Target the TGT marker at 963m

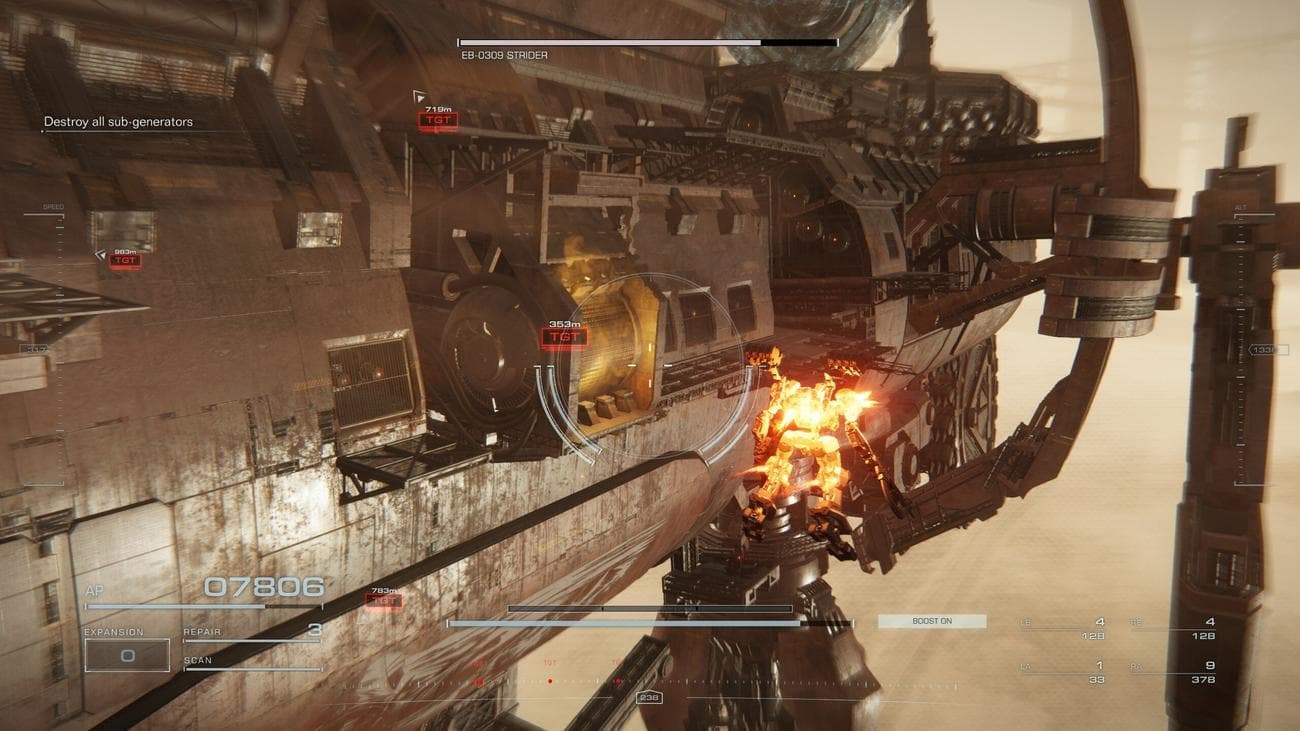click(x=125, y=261)
